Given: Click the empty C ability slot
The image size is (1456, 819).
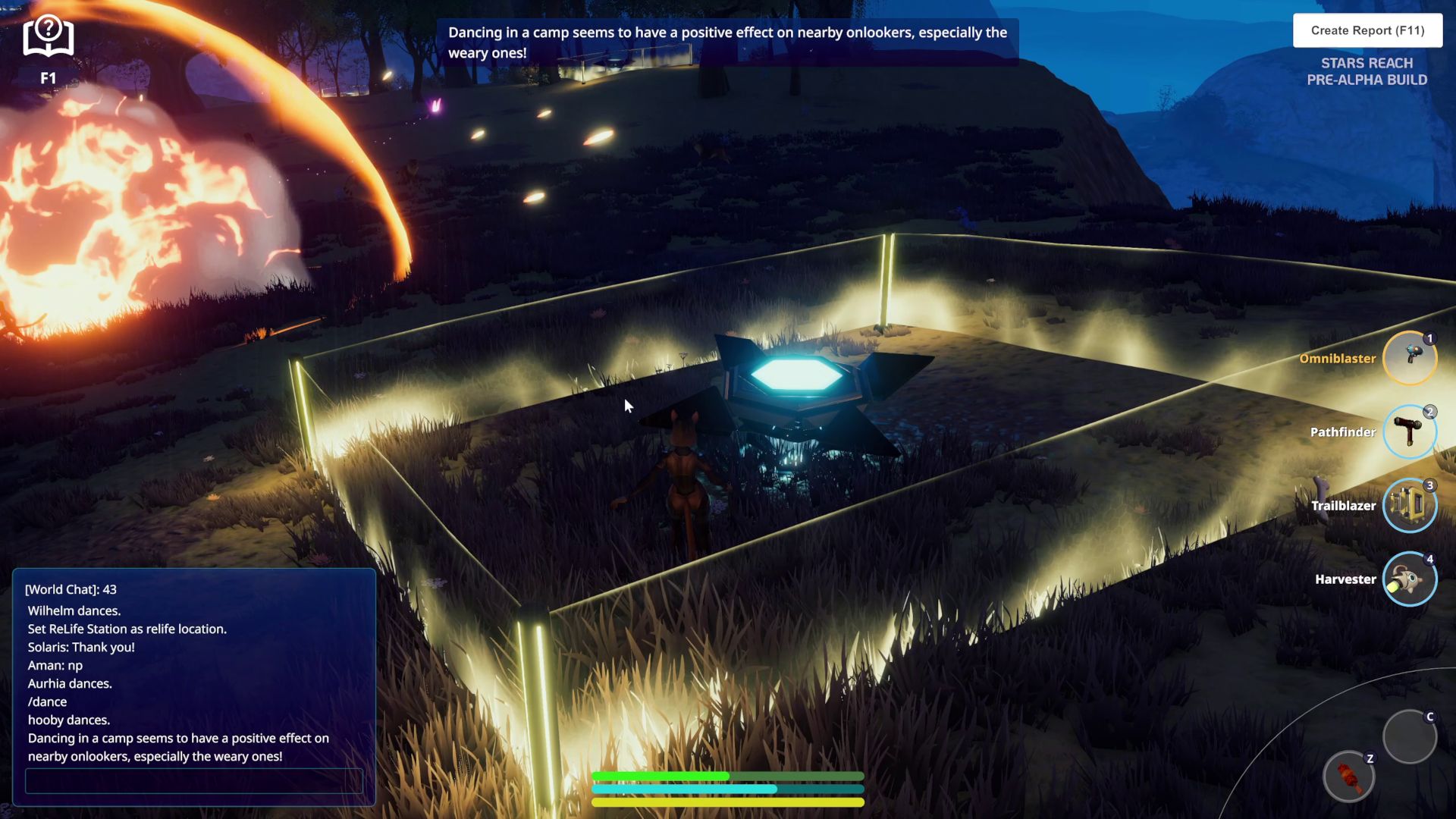Looking at the screenshot, I should [x=1409, y=736].
